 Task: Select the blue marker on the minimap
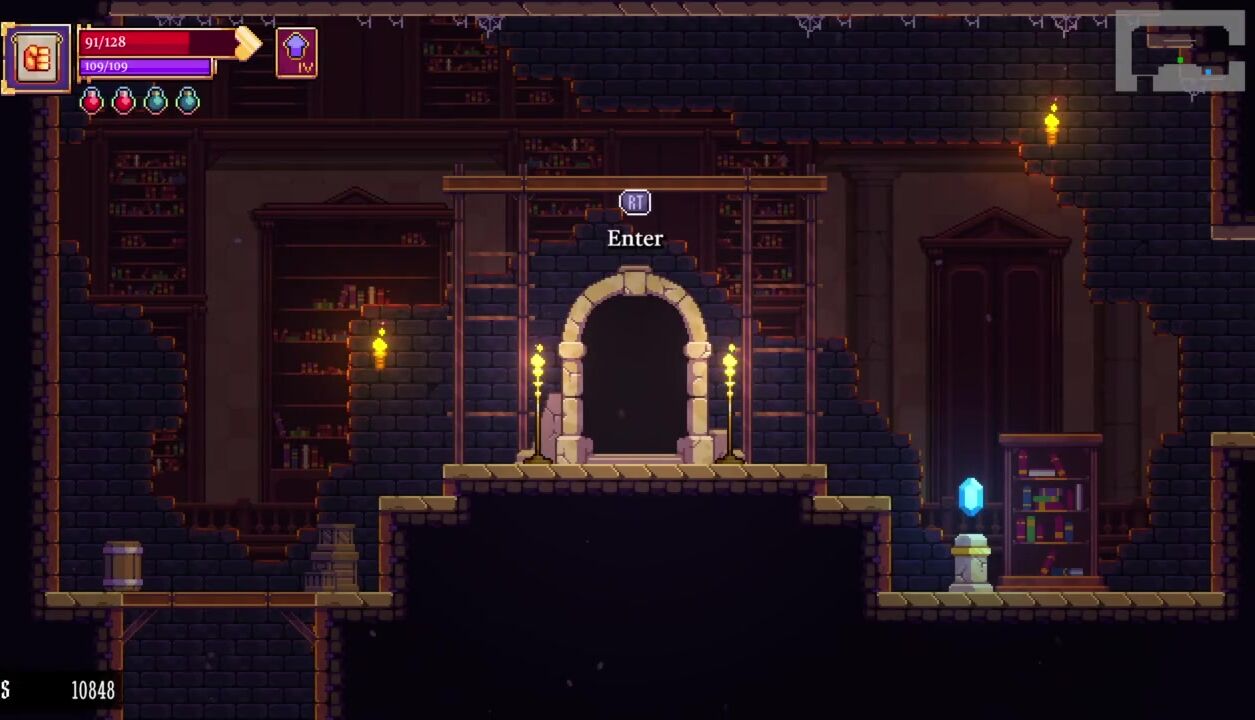(x=1208, y=71)
